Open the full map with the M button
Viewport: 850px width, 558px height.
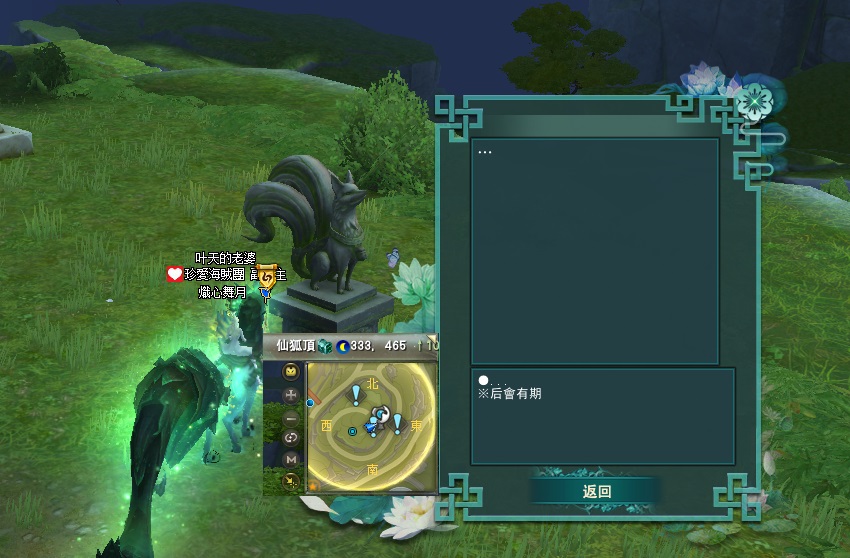(291, 459)
